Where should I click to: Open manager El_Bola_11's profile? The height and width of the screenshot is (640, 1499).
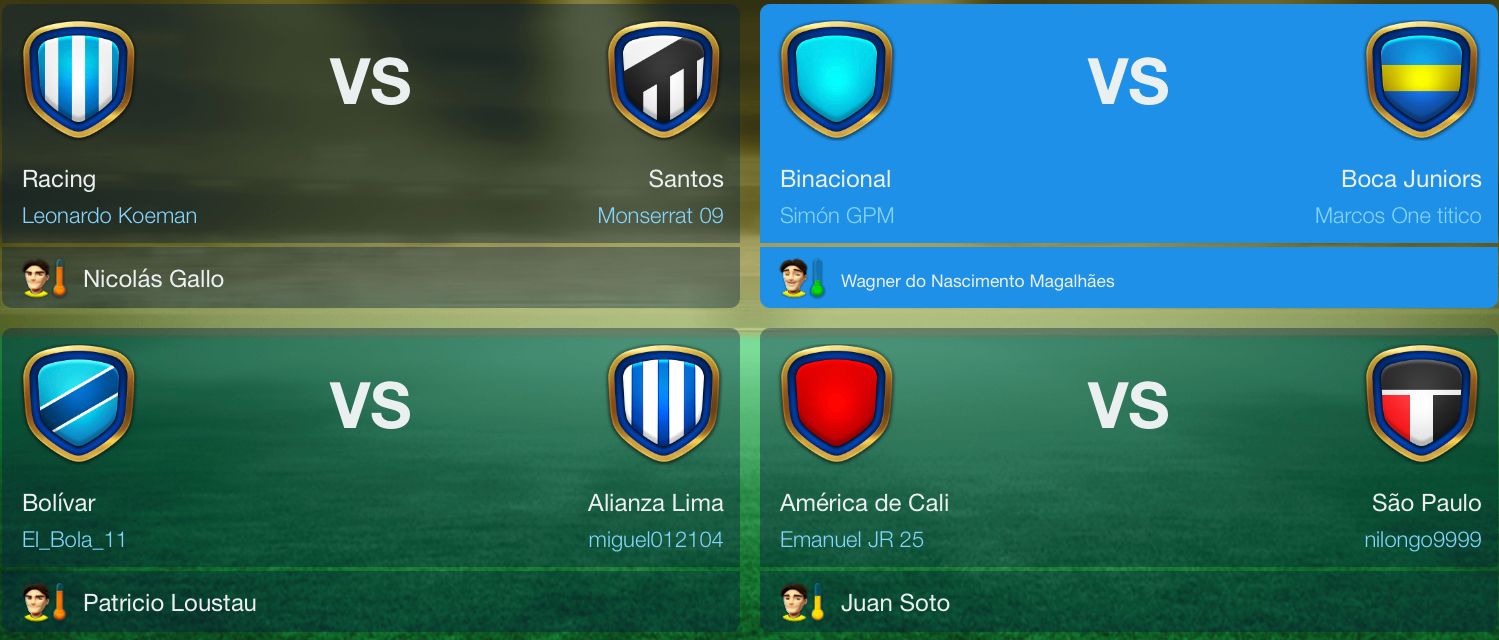pos(74,540)
